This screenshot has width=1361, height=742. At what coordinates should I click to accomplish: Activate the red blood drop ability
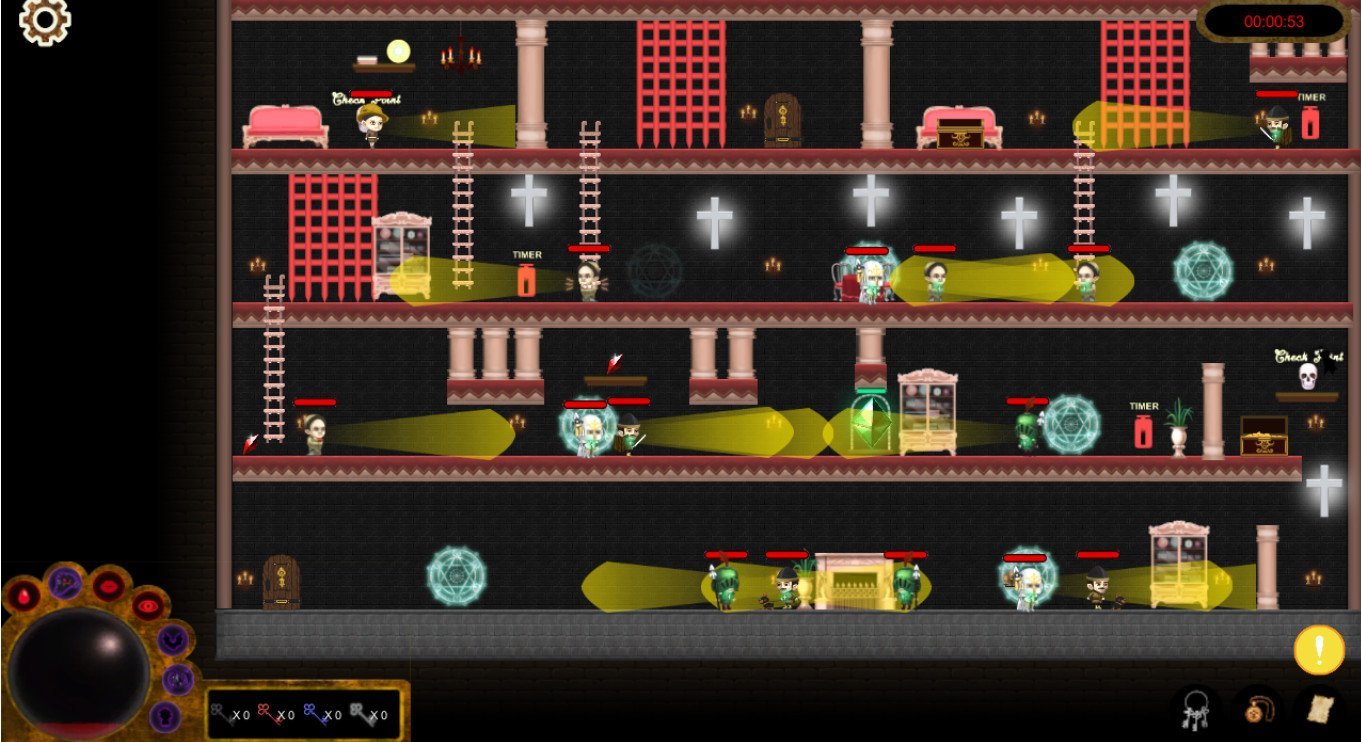[x=22, y=597]
